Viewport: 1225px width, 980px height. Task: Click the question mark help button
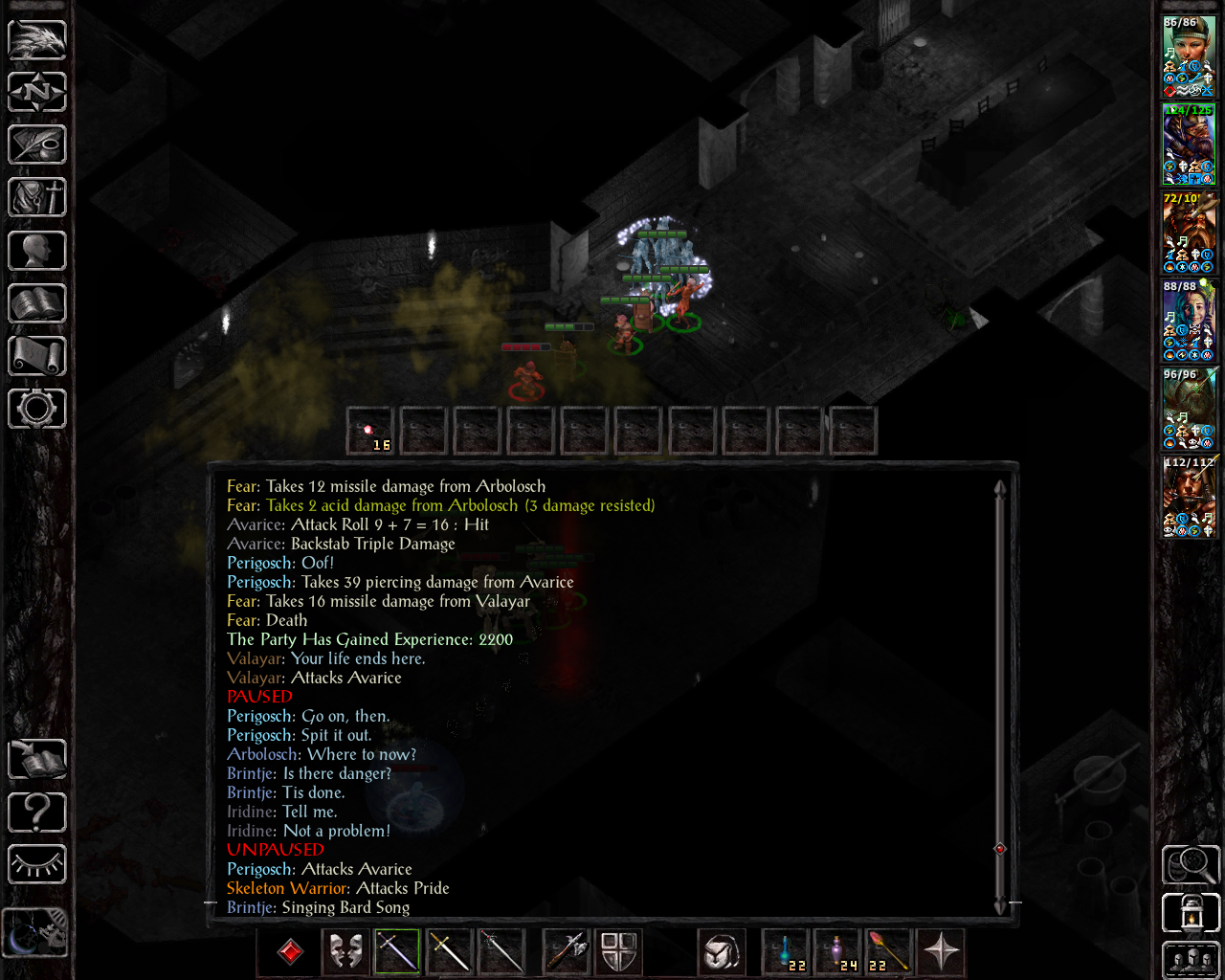[37, 813]
